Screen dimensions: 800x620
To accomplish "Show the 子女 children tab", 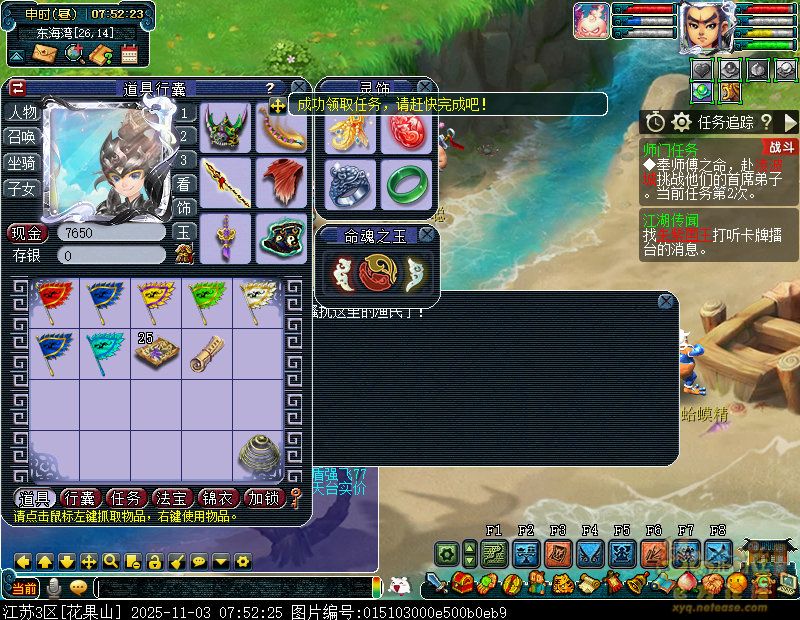I will (22, 187).
